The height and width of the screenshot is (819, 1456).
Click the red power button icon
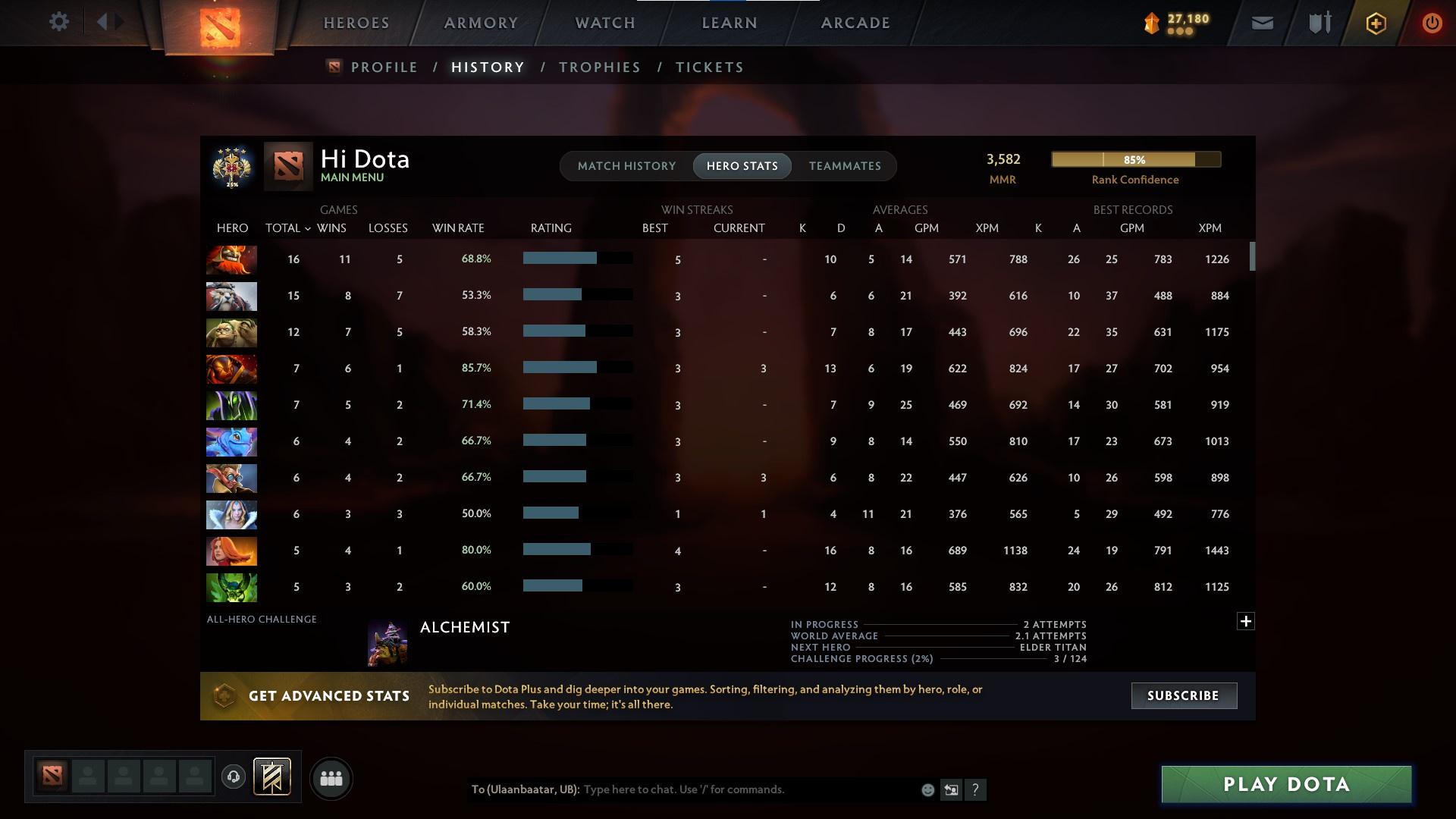point(1432,23)
